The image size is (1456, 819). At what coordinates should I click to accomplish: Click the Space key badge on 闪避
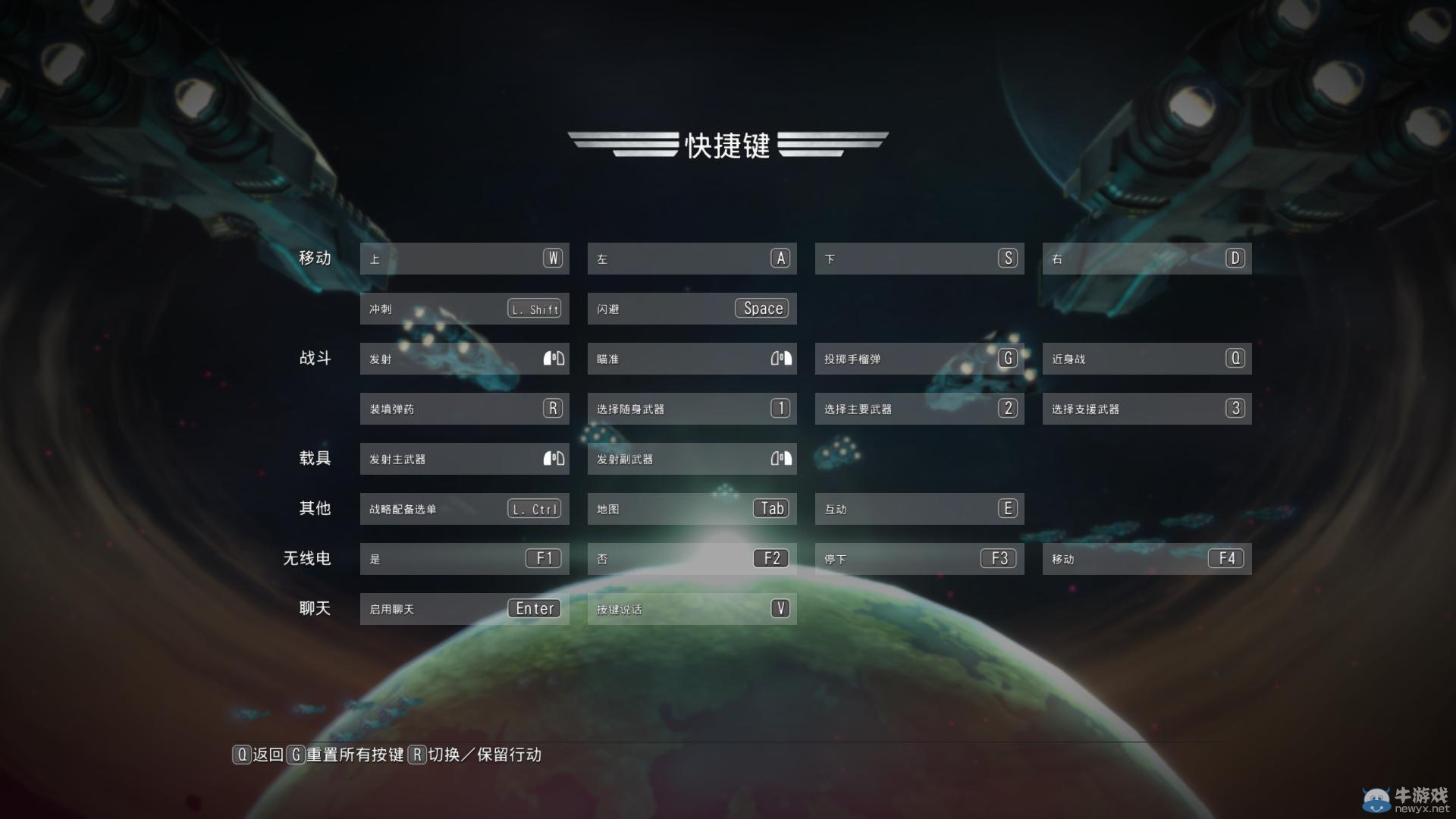click(x=761, y=308)
